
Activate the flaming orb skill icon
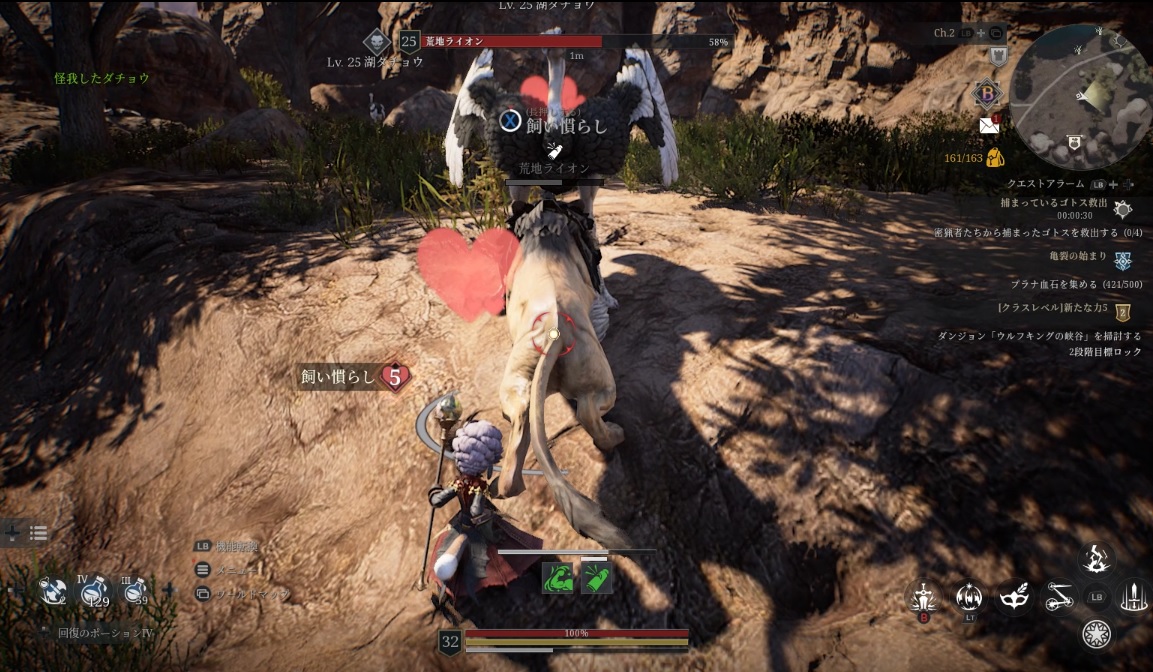click(x=968, y=597)
